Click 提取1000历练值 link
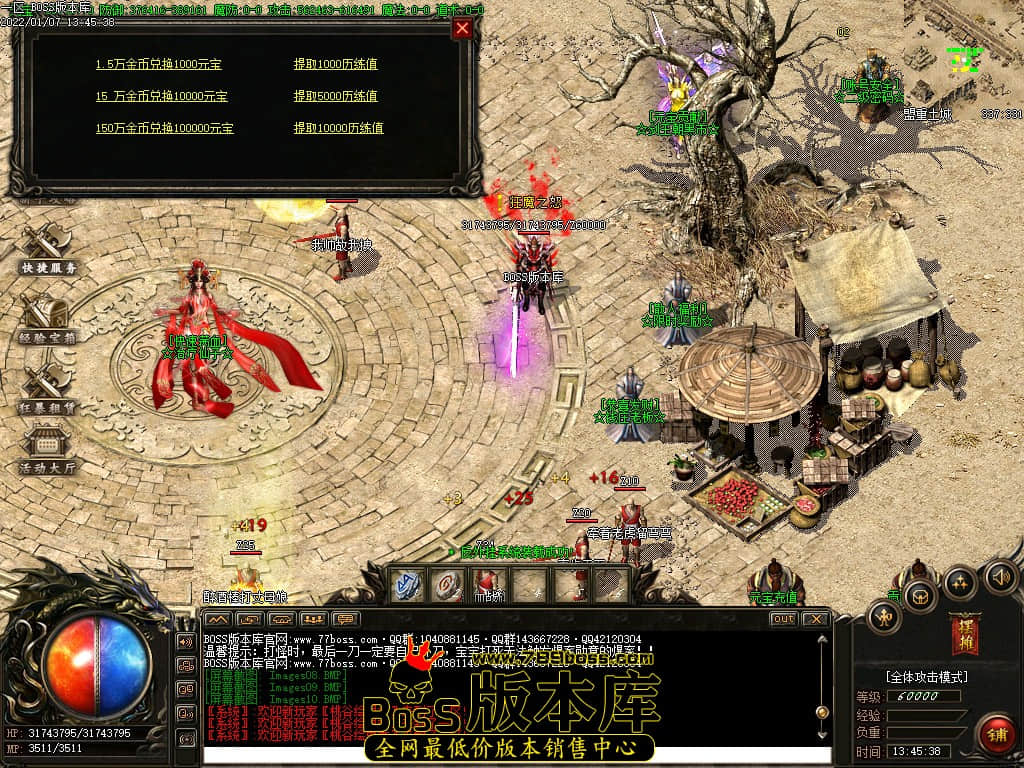This screenshot has height=768, width=1024. [335, 64]
